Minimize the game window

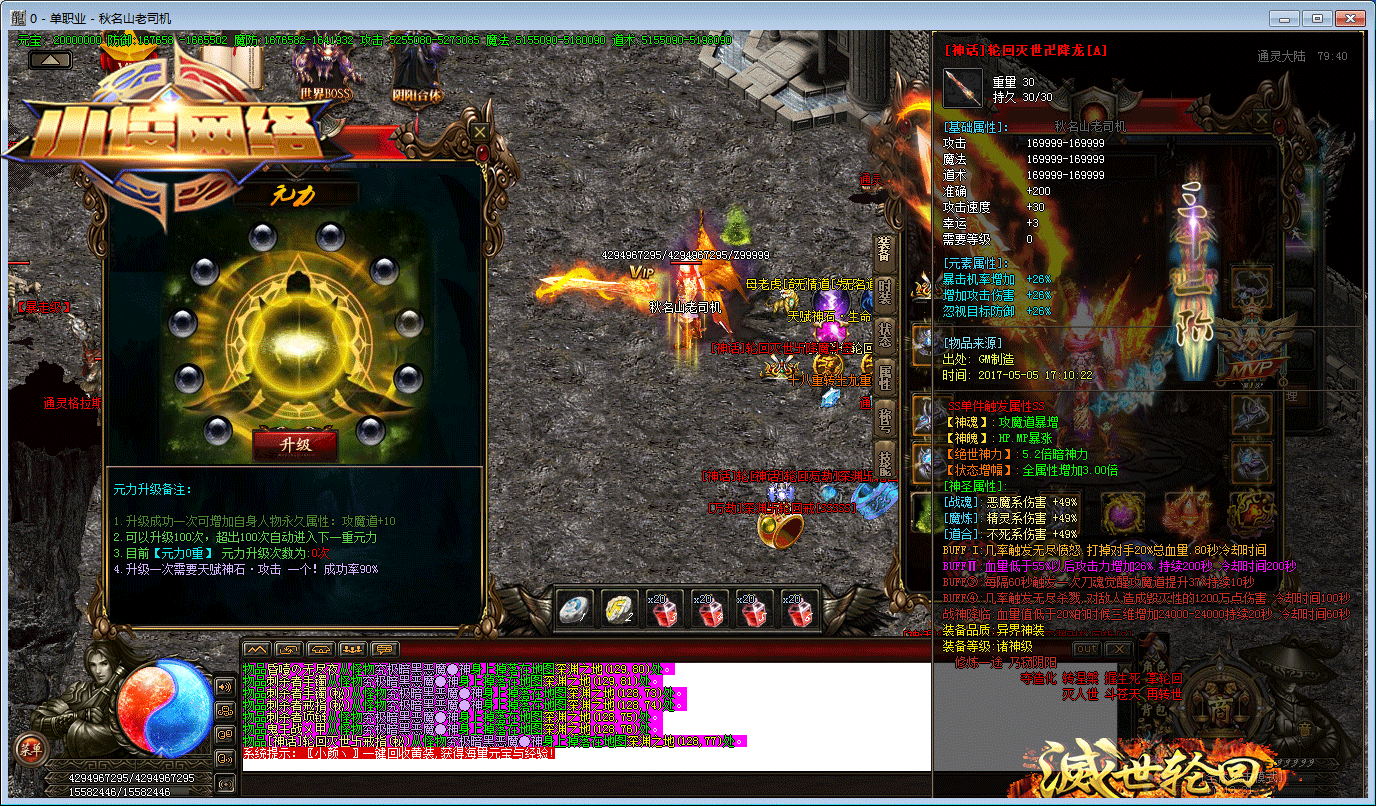pyautogui.click(x=1284, y=18)
